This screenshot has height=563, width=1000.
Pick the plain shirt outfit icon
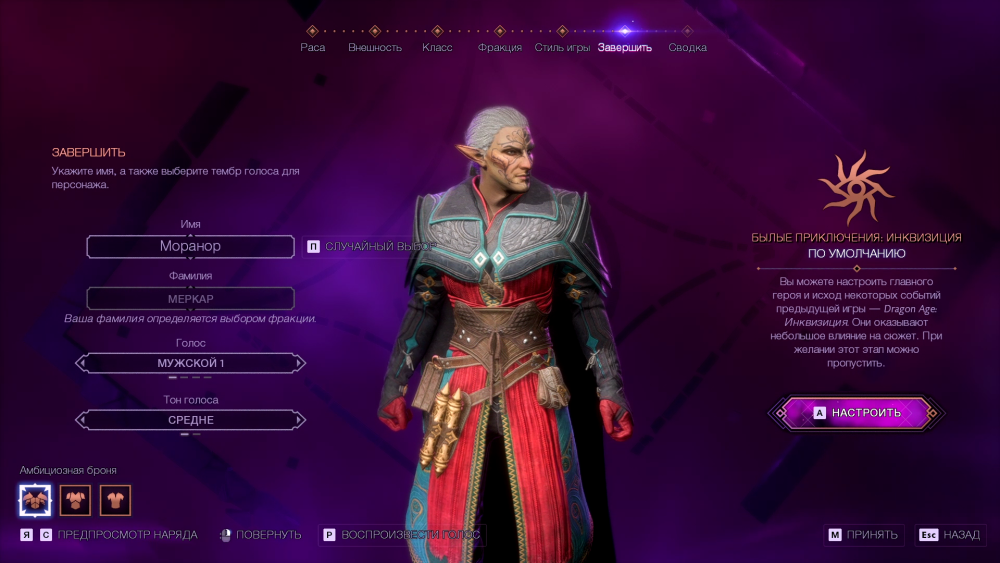[115, 499]
